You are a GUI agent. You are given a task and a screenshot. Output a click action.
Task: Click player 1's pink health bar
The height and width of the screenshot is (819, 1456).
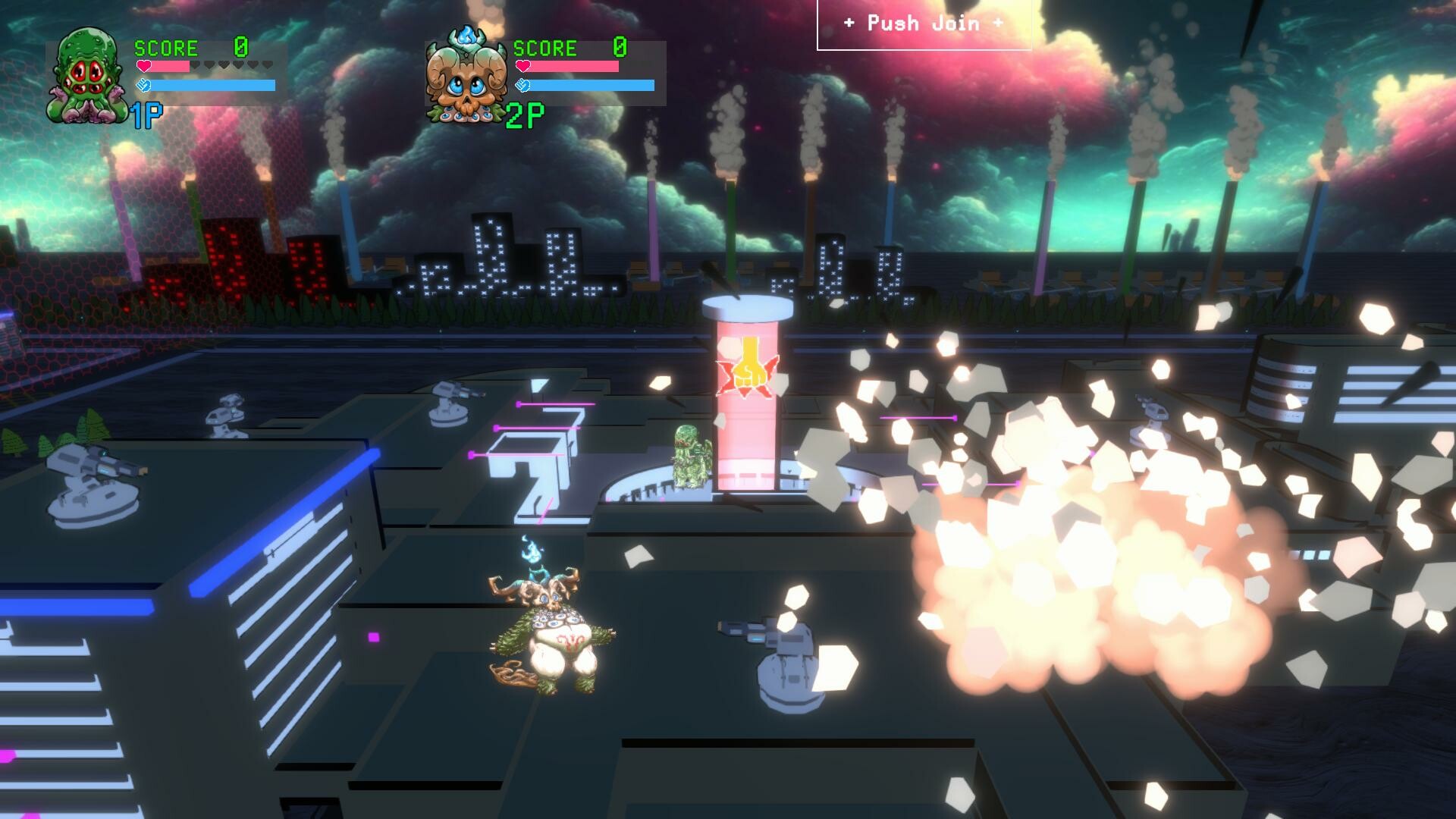(x=171, y=65)
